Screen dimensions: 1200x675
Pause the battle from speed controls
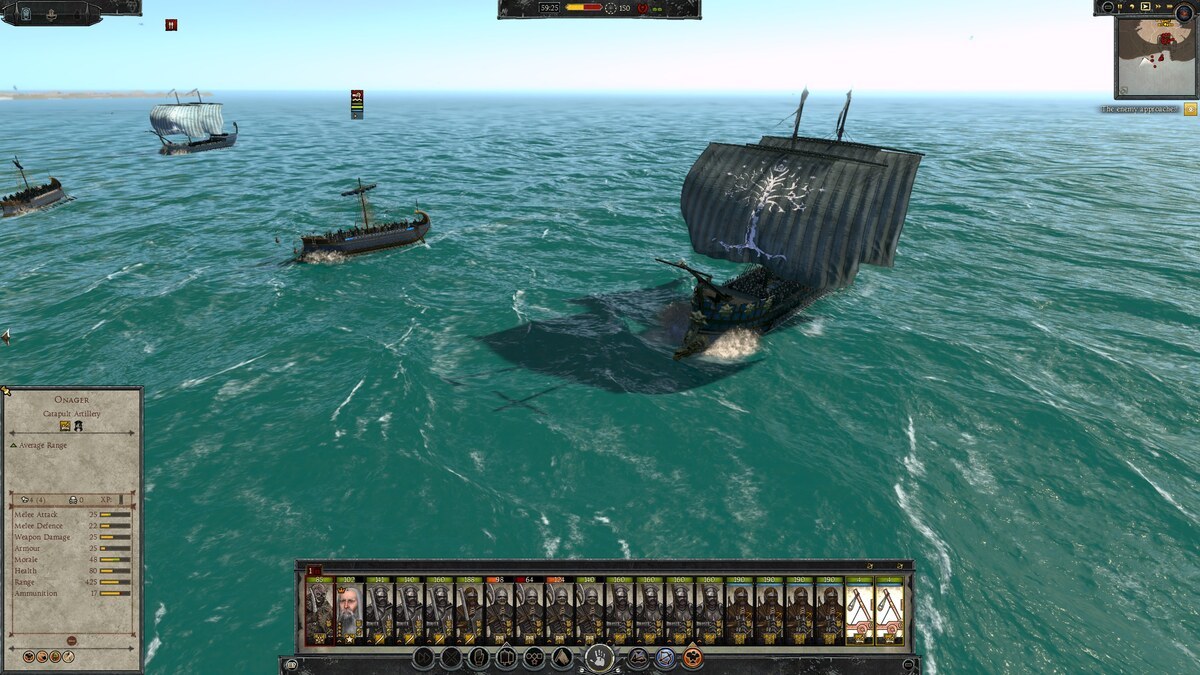1118,7
